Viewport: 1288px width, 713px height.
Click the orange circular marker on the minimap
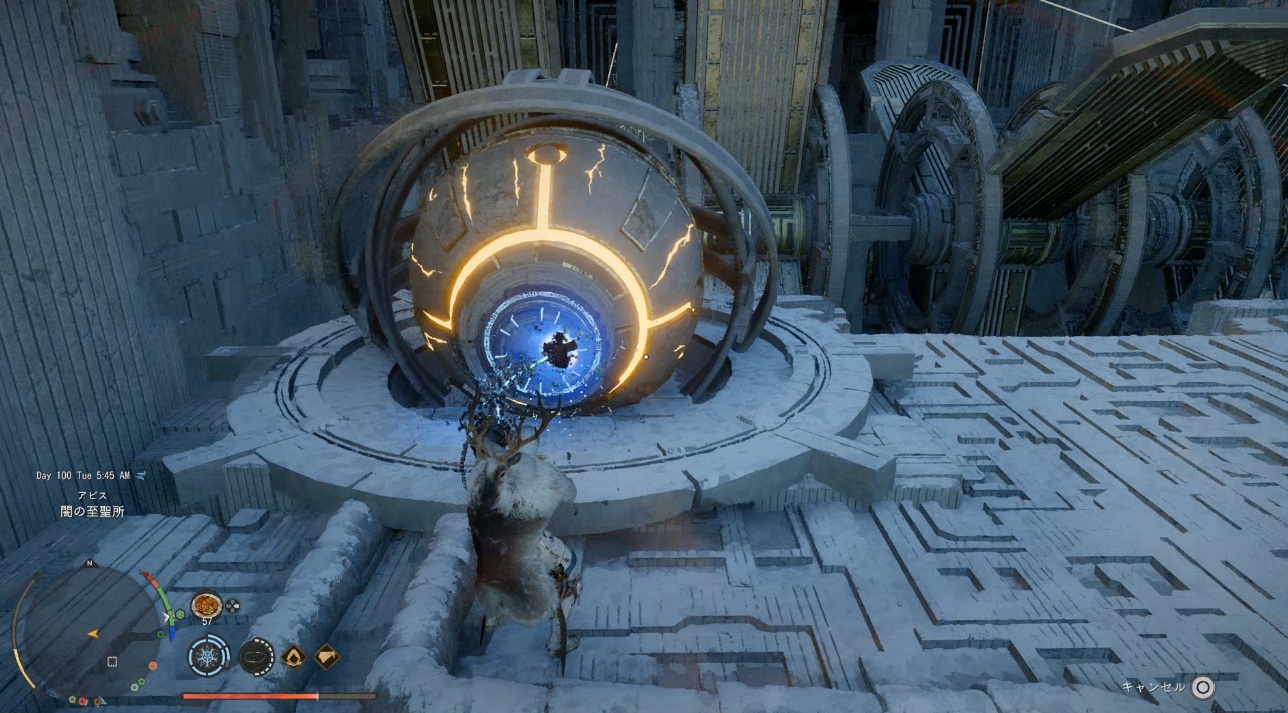152,665
